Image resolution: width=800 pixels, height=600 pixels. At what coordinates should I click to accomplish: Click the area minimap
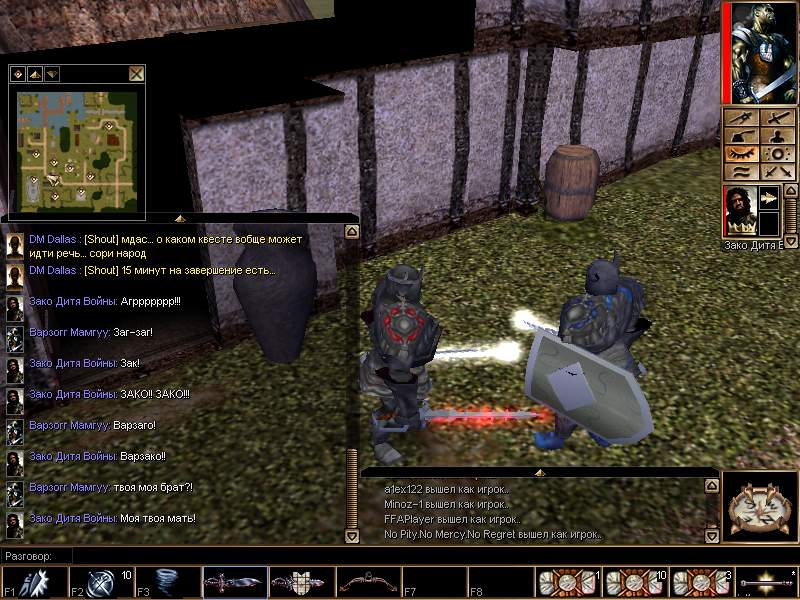point(76,144)
